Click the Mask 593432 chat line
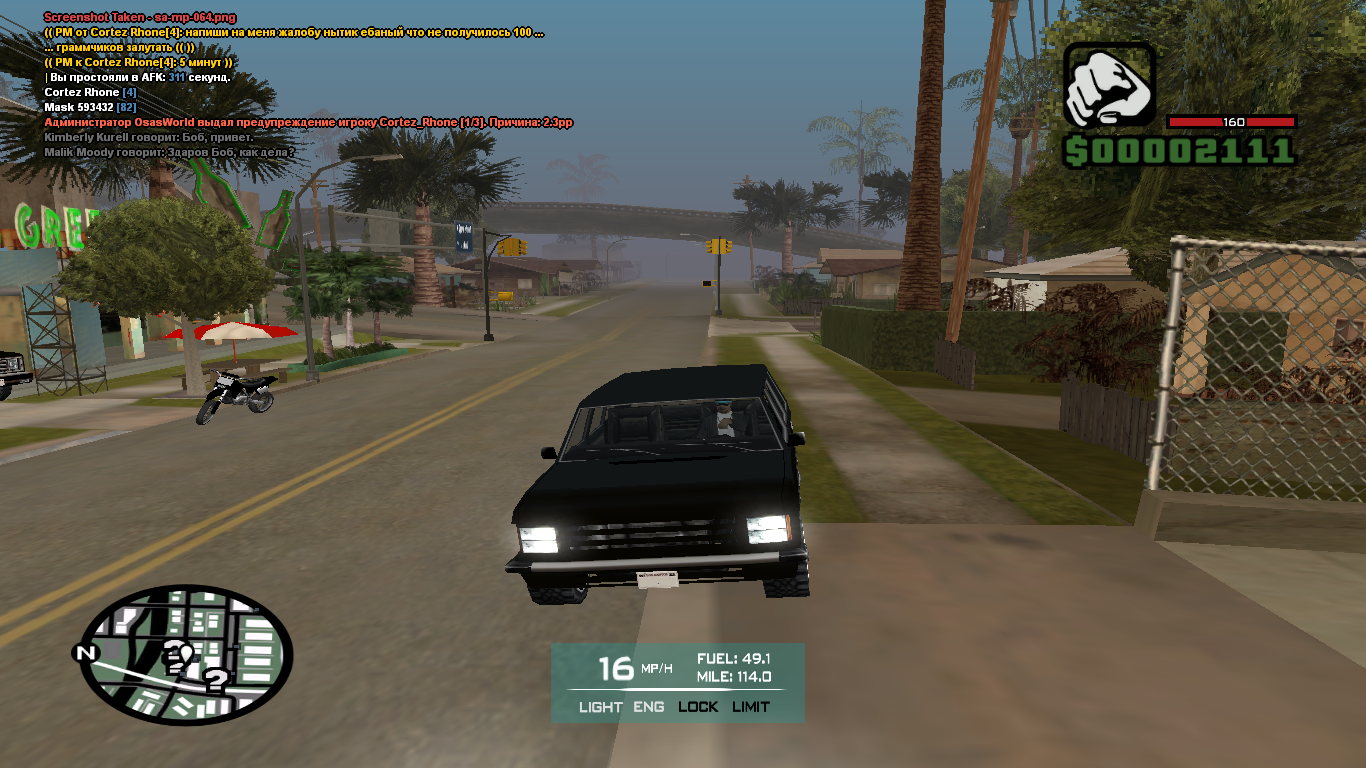This screenshot has height=768, width=1366. tap(90, 107)
